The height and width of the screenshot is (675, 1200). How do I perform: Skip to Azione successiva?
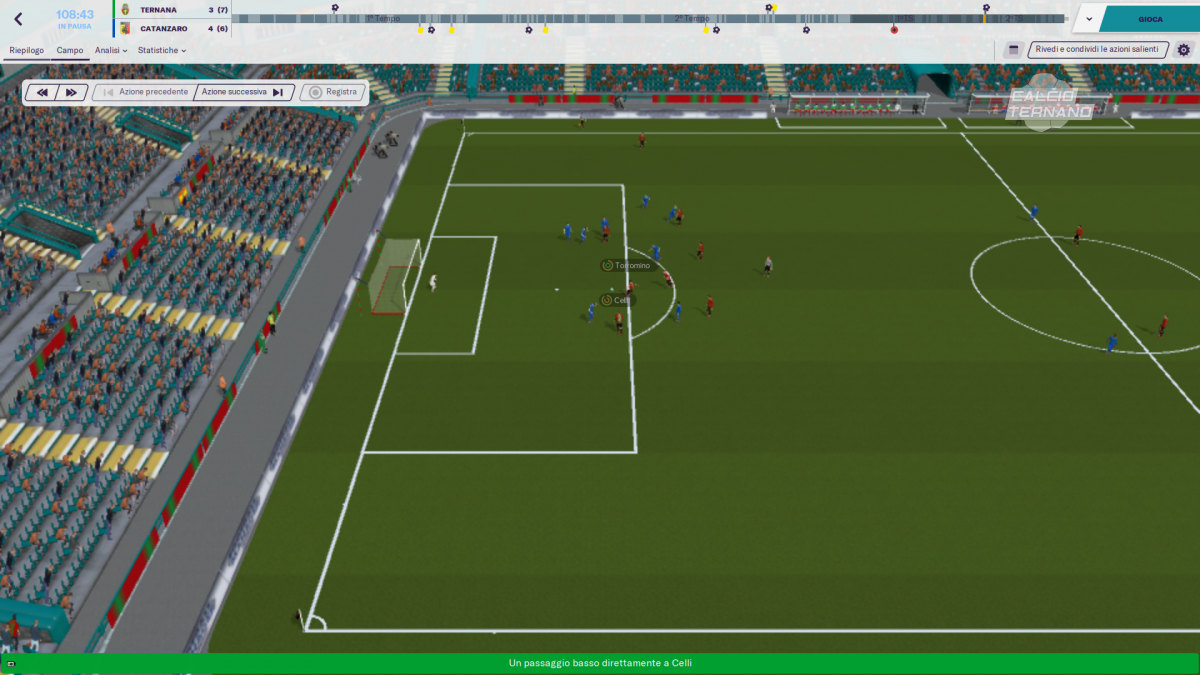[x=242, y=92]
